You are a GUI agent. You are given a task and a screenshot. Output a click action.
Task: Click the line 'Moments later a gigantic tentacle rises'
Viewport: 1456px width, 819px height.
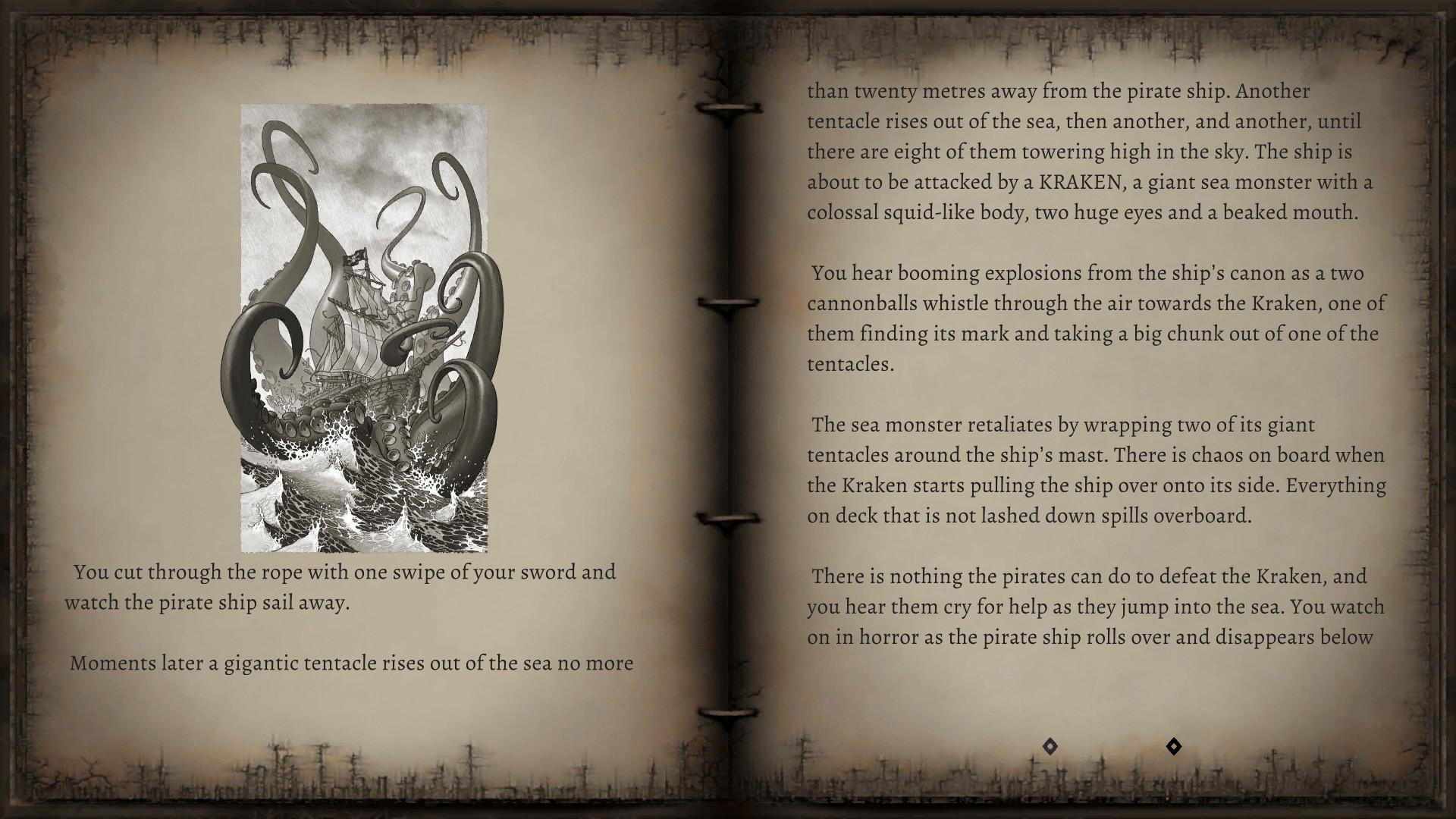(x=353, y=663)
